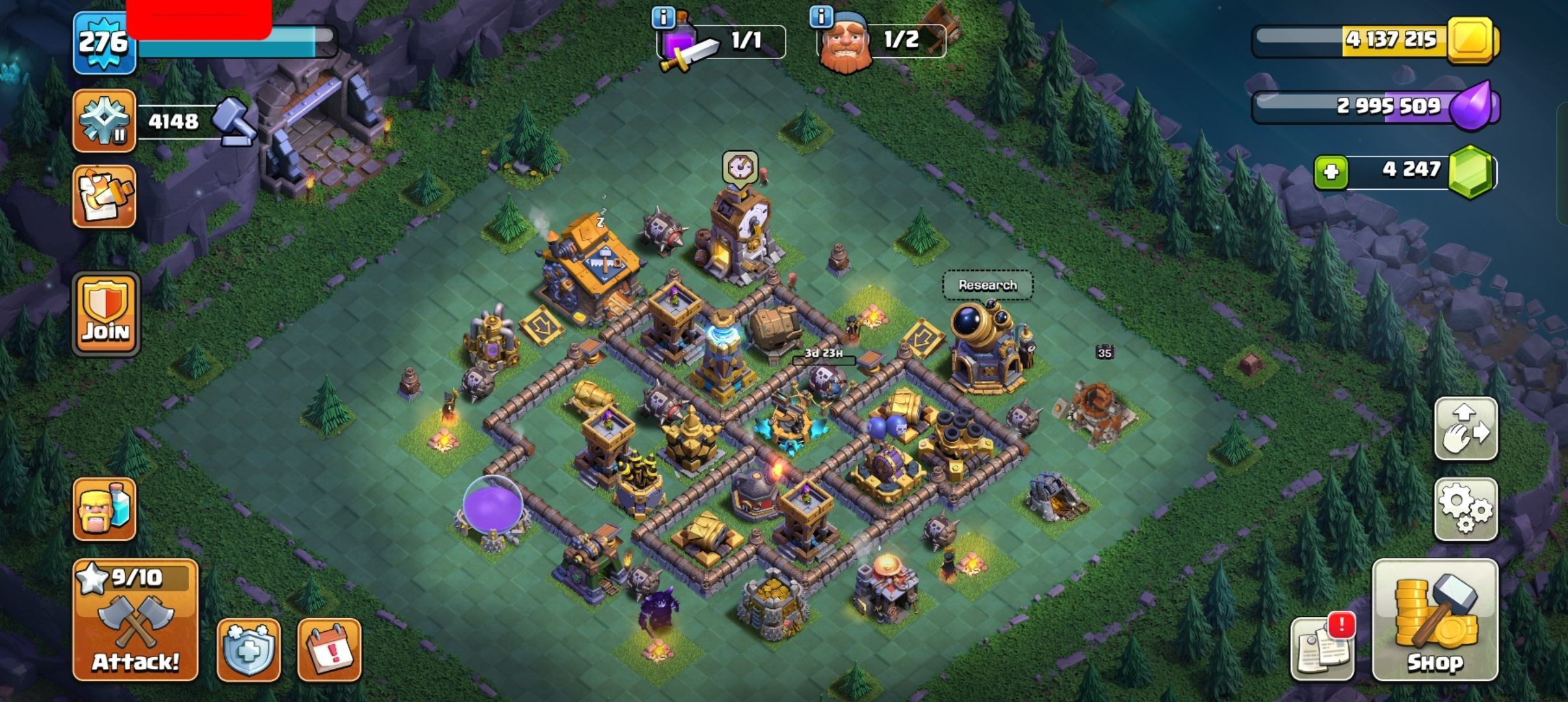This screenshot has height=702, width=1568.
Task: Show player profile via level 276 badge
Action: [x=104, y=43]
